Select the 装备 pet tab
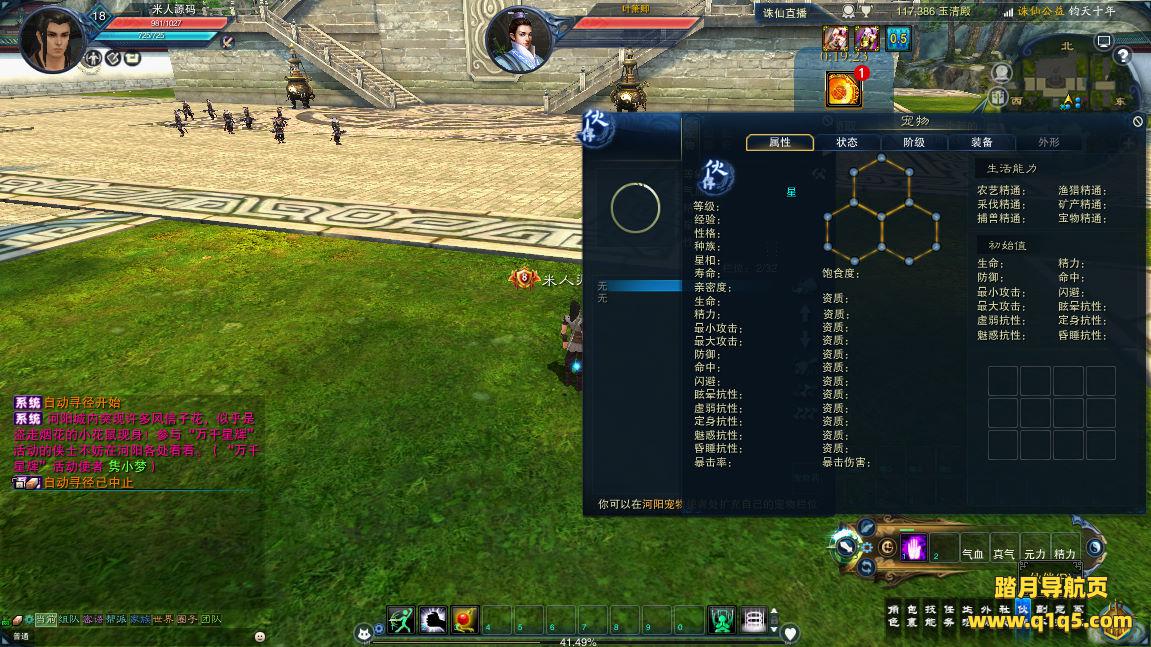 tap(981, 142)
